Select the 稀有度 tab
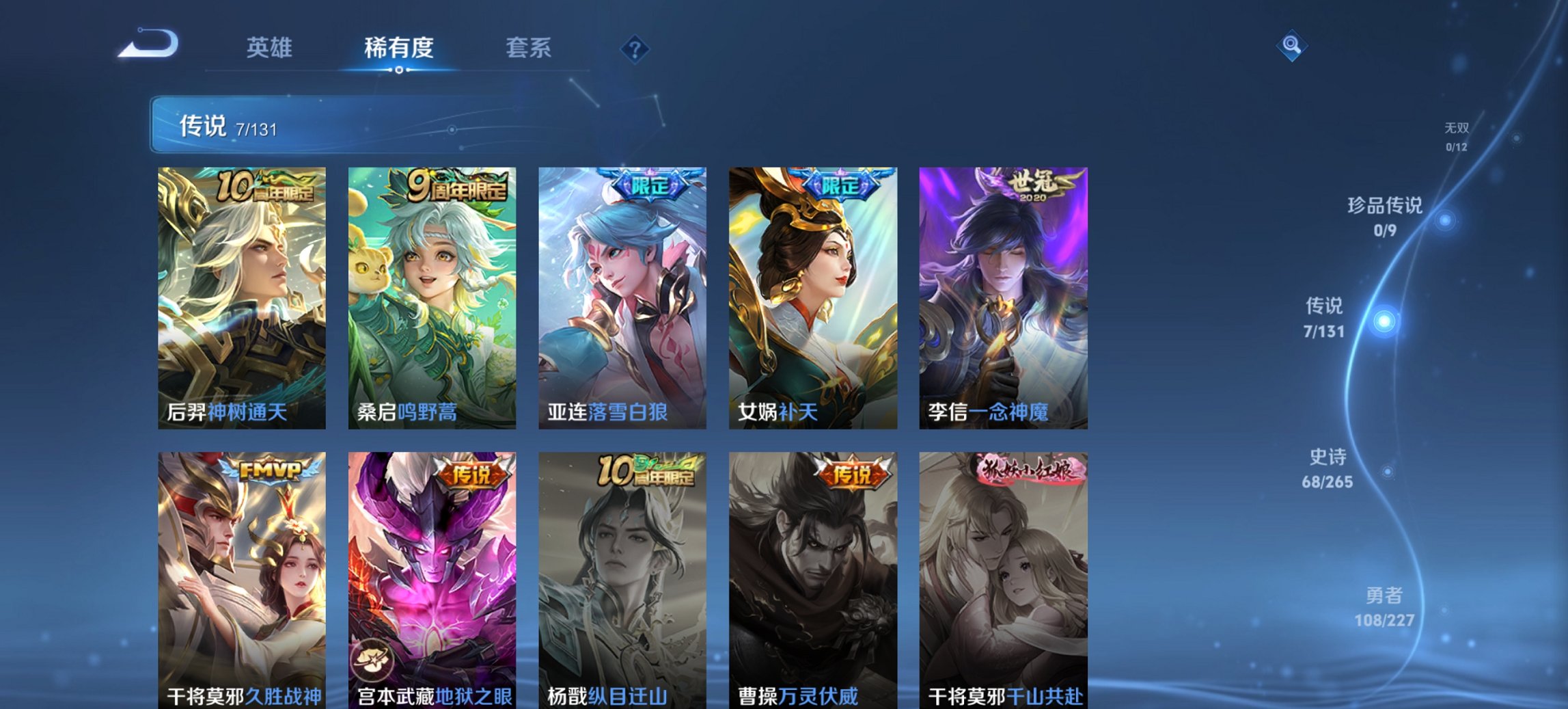This screenshot has height=709, width=1568. pos(399,48)
